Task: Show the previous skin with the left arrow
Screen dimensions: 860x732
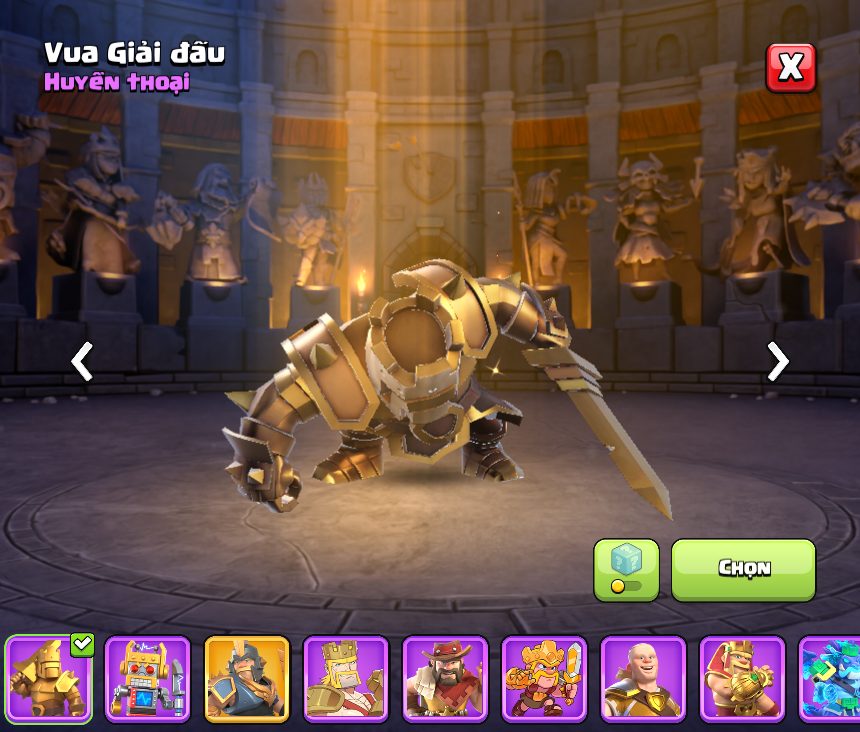Action: pos(82,361)
